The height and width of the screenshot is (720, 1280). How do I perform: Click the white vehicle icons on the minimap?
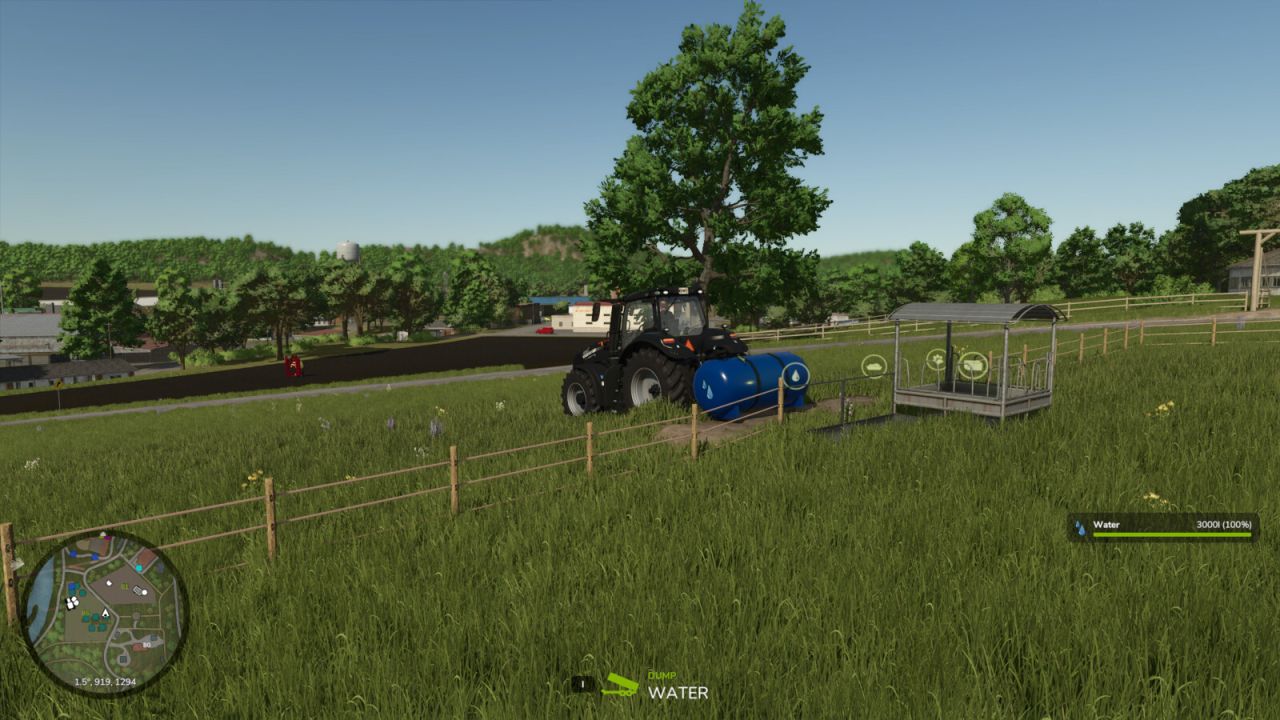[x=71, y=604]
